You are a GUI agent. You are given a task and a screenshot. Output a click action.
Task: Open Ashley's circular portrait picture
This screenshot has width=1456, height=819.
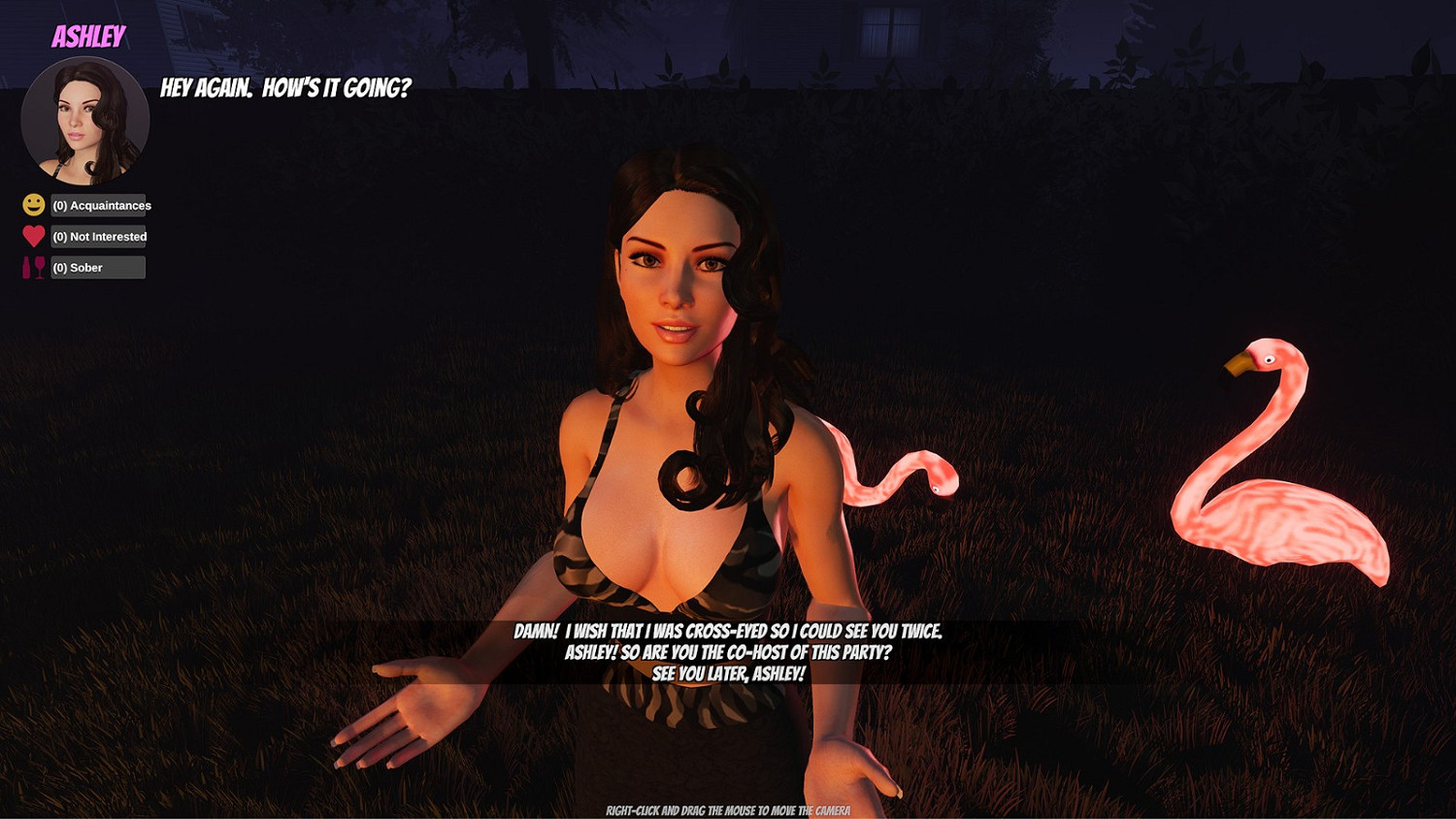point(84,118)
